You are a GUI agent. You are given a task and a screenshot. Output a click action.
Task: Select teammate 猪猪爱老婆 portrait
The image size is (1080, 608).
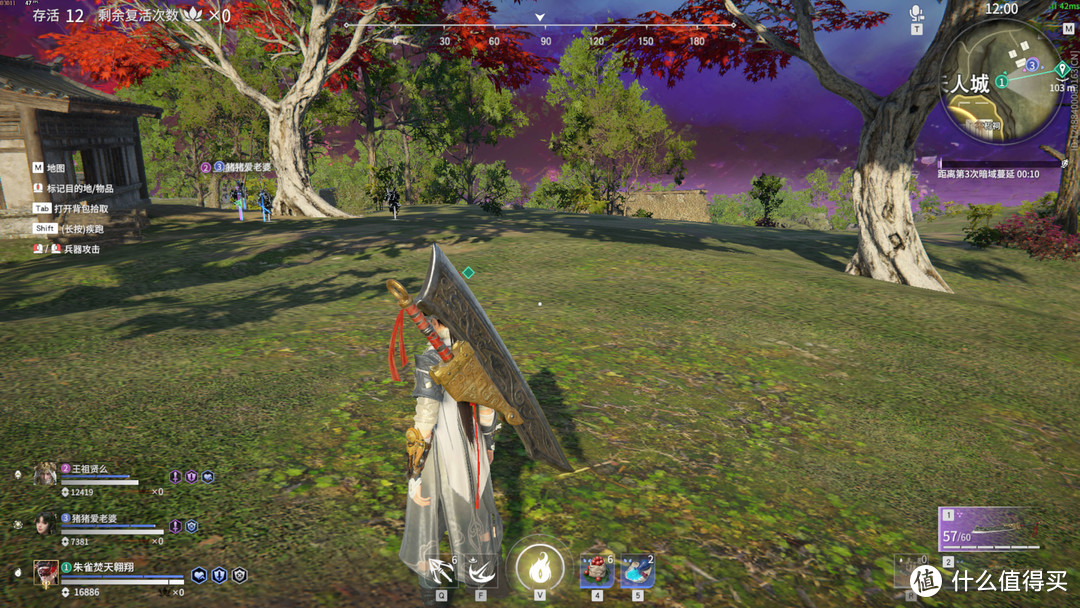[x=46, y=523]
